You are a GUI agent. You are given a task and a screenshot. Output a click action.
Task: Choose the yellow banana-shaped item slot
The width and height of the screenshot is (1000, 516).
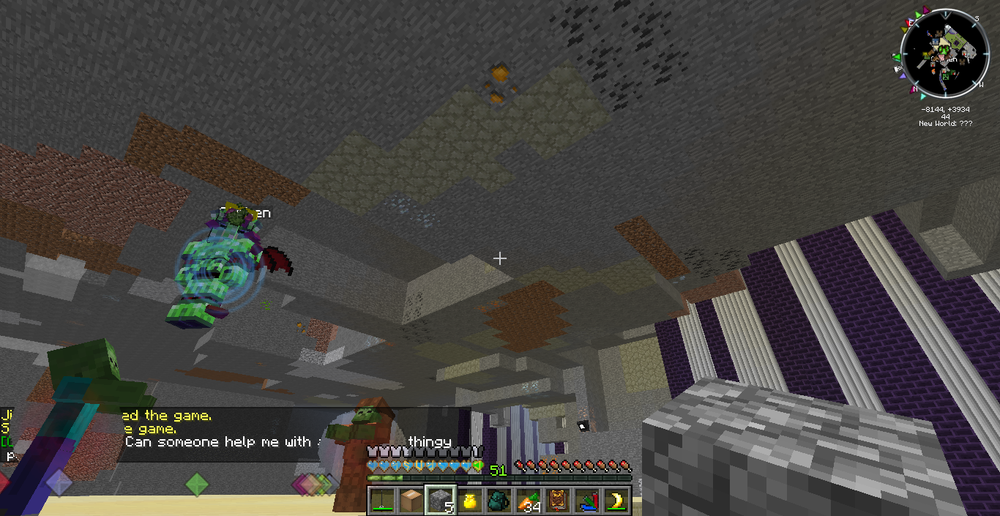[616, 500]
